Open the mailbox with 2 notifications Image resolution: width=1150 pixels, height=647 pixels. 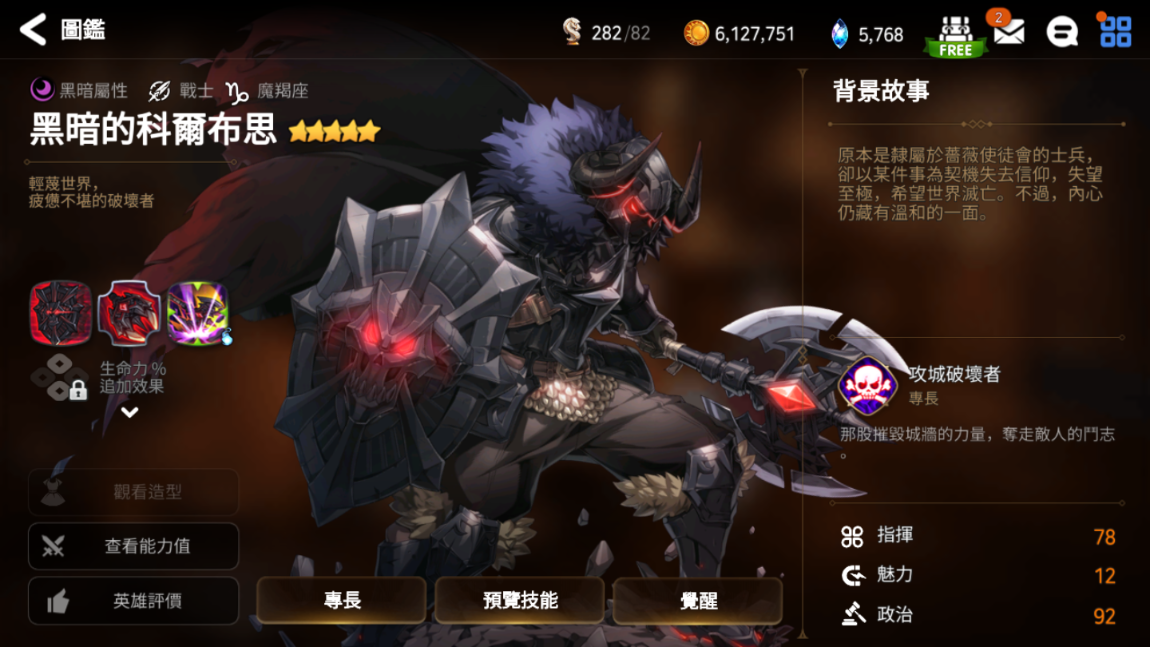(x=1008, y=32)
